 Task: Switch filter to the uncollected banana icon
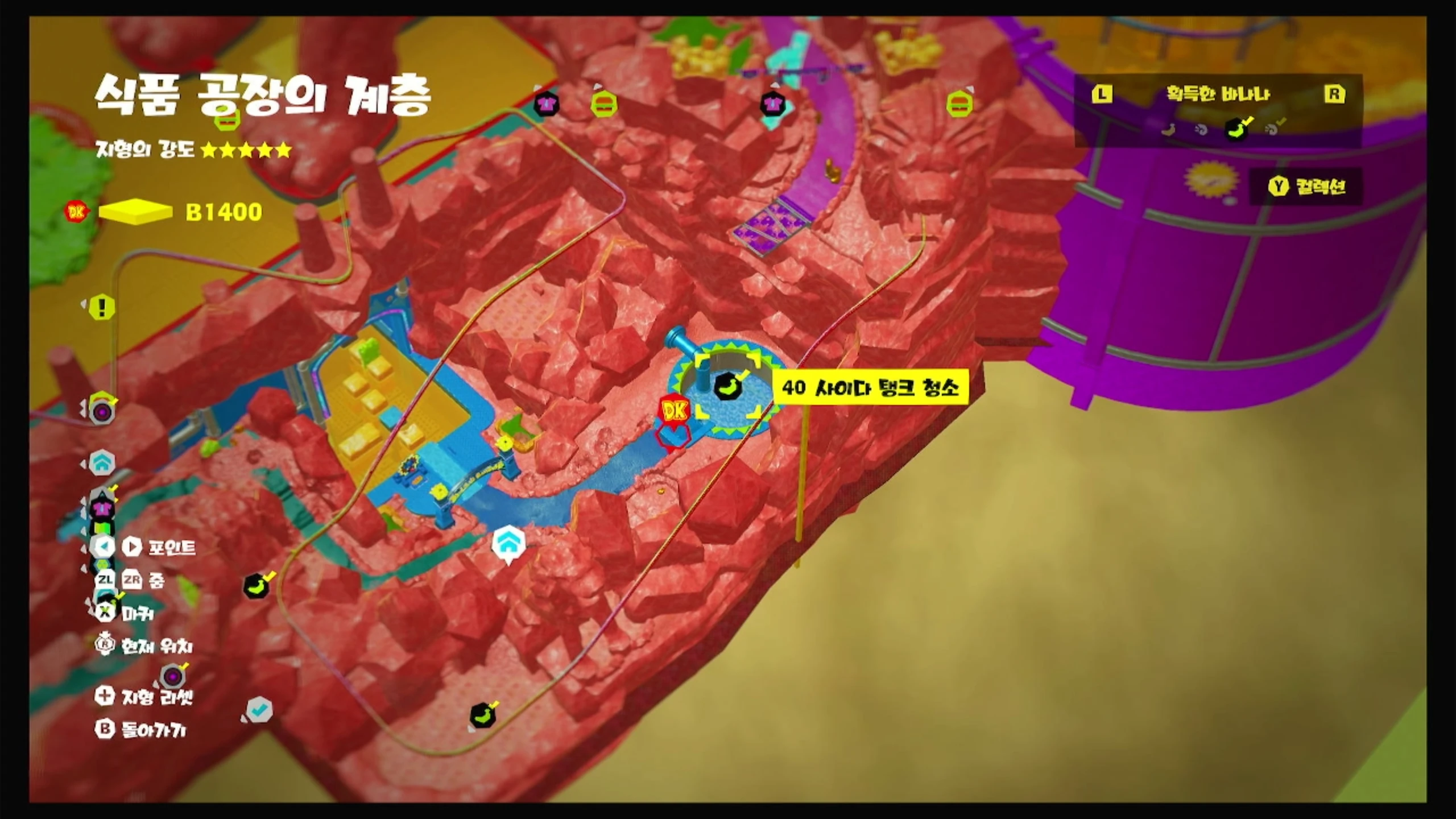pyautogui.click(x=1168, y=130)
